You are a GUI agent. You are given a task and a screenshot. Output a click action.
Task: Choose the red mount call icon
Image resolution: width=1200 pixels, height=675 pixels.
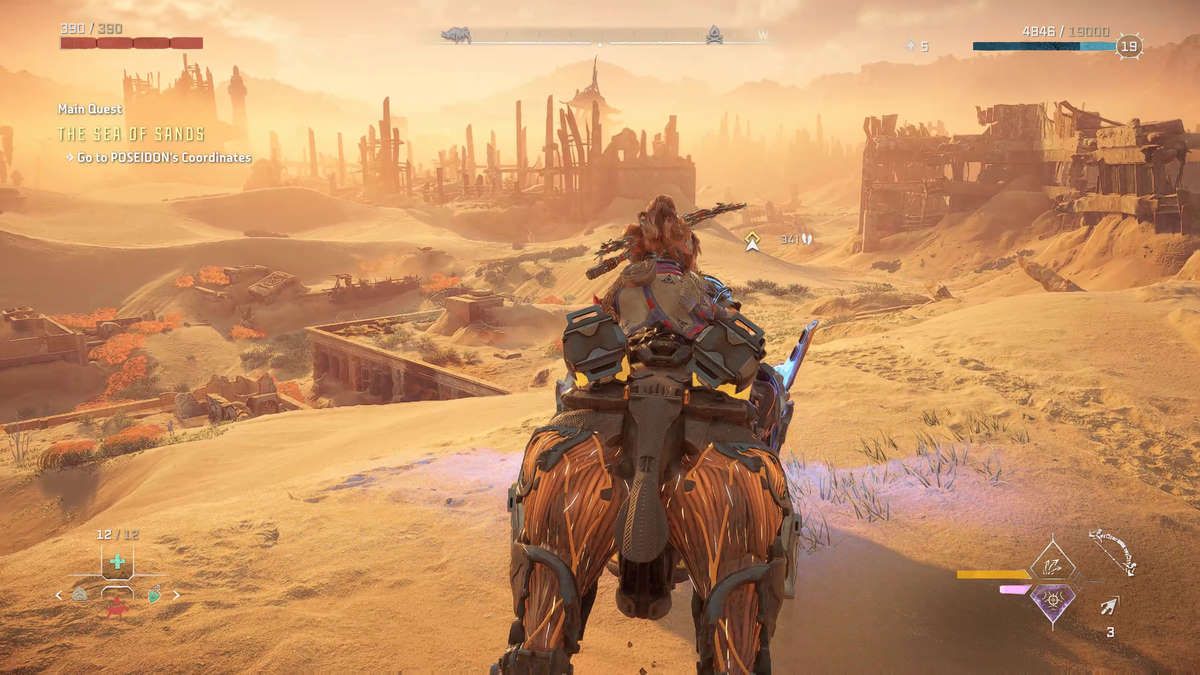tap(117, 606)
